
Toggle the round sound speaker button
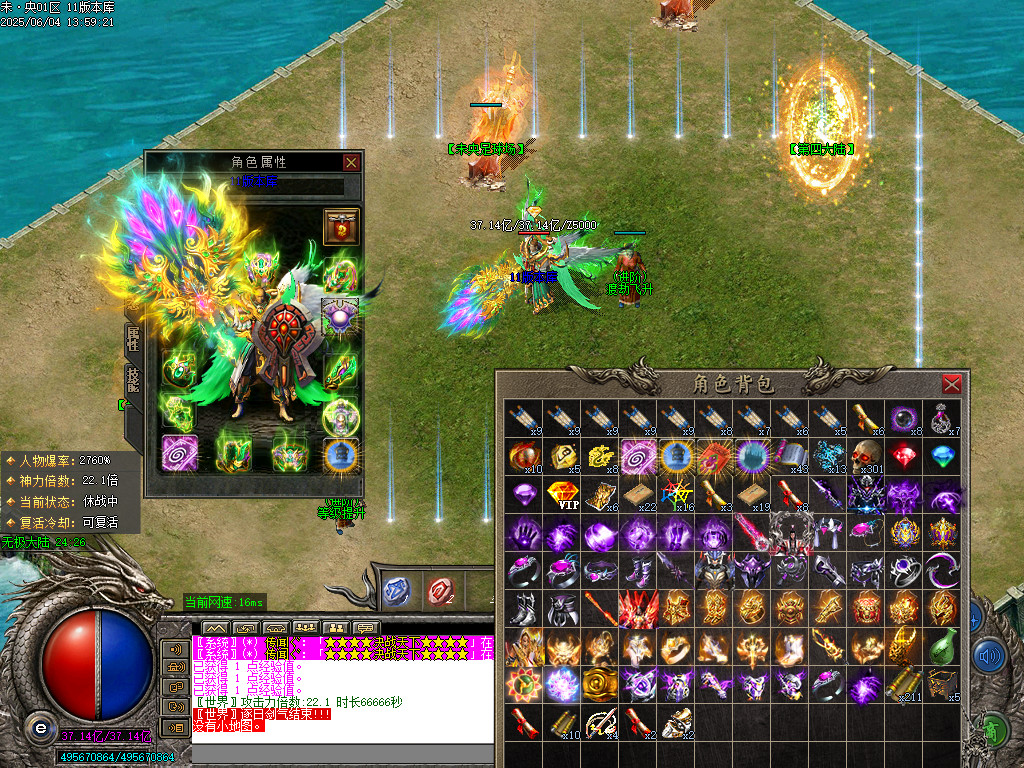[x=988, y=656]
